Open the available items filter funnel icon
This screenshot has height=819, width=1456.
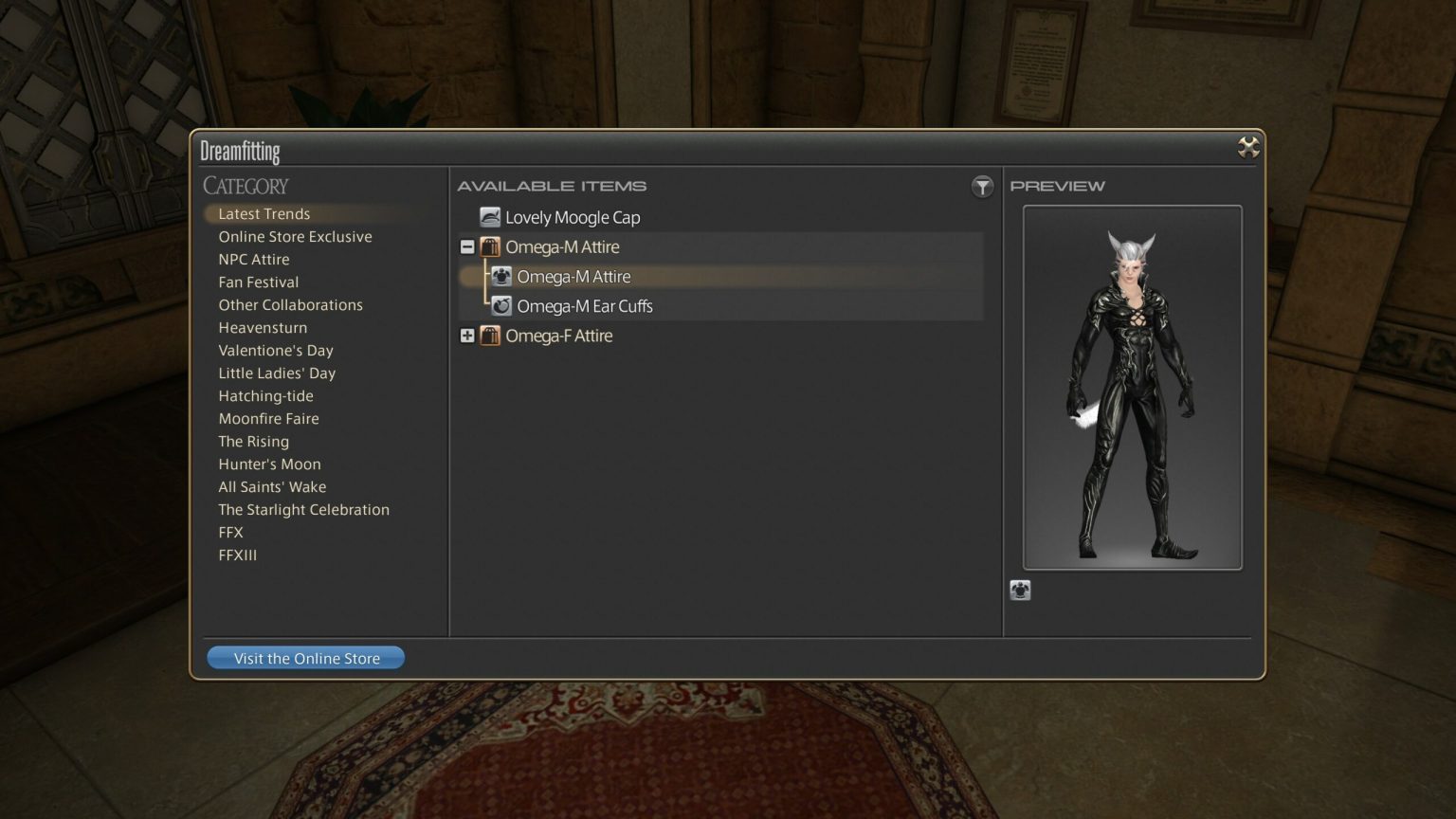[x=982, y=186]
